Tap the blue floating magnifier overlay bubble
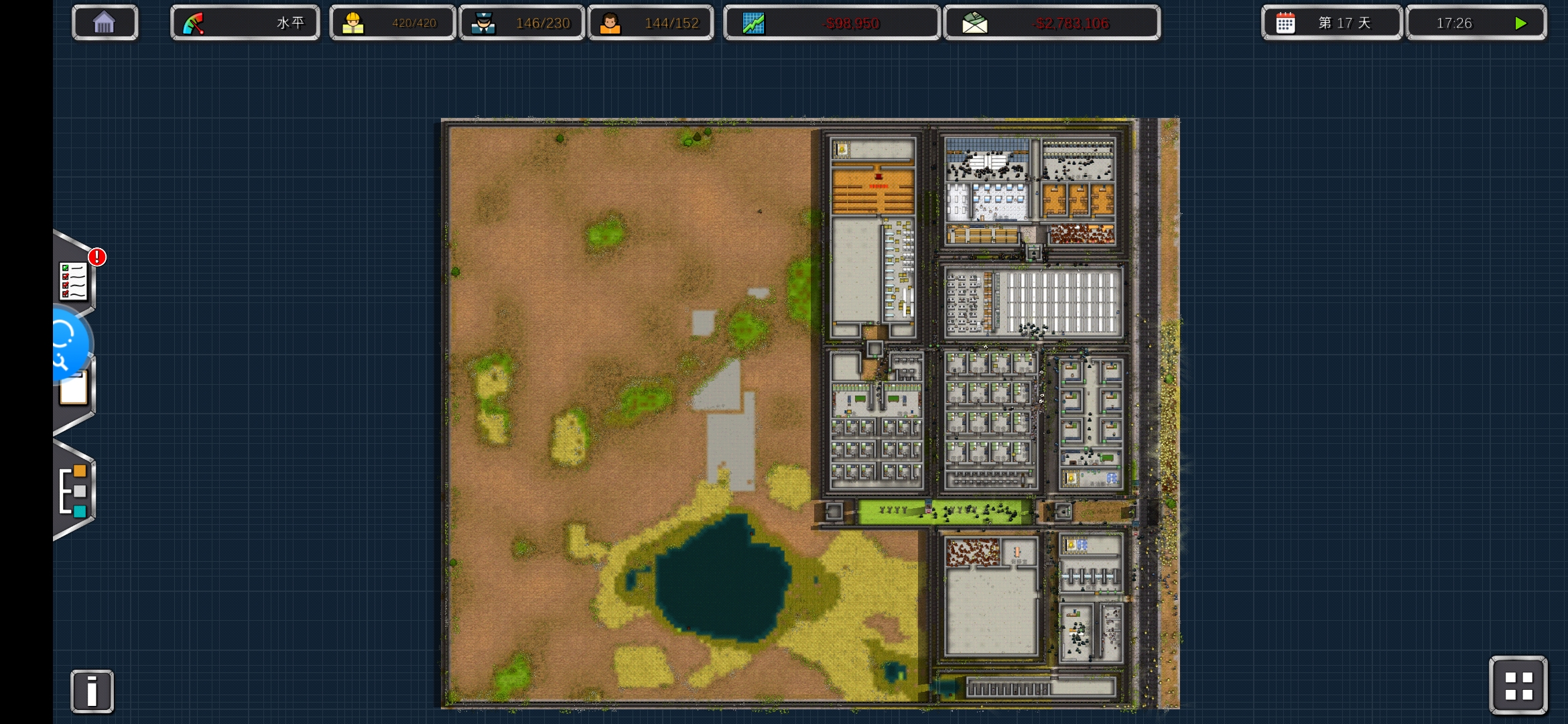Image resolution: width=1568 pixels, height=724 pixels. [x=67, y=345]
